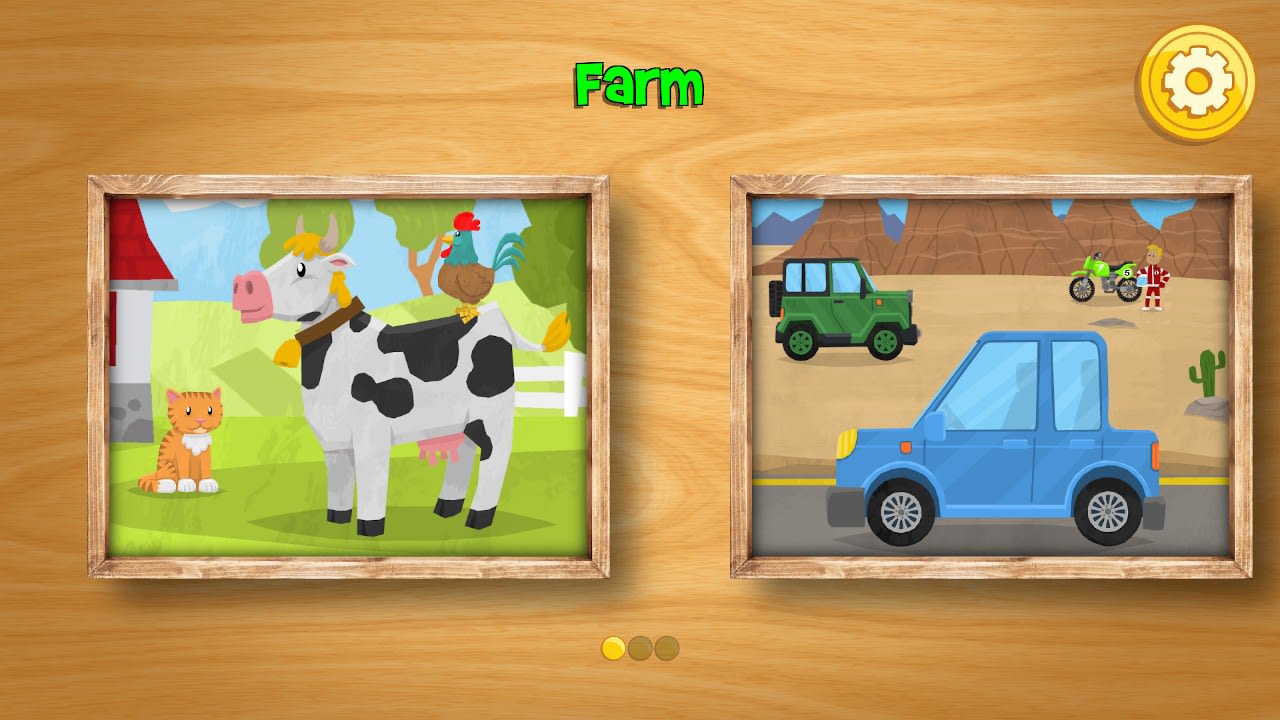Select the Farm puzzle thumbnail
The image size is (1280, 720).
[350, 380]
